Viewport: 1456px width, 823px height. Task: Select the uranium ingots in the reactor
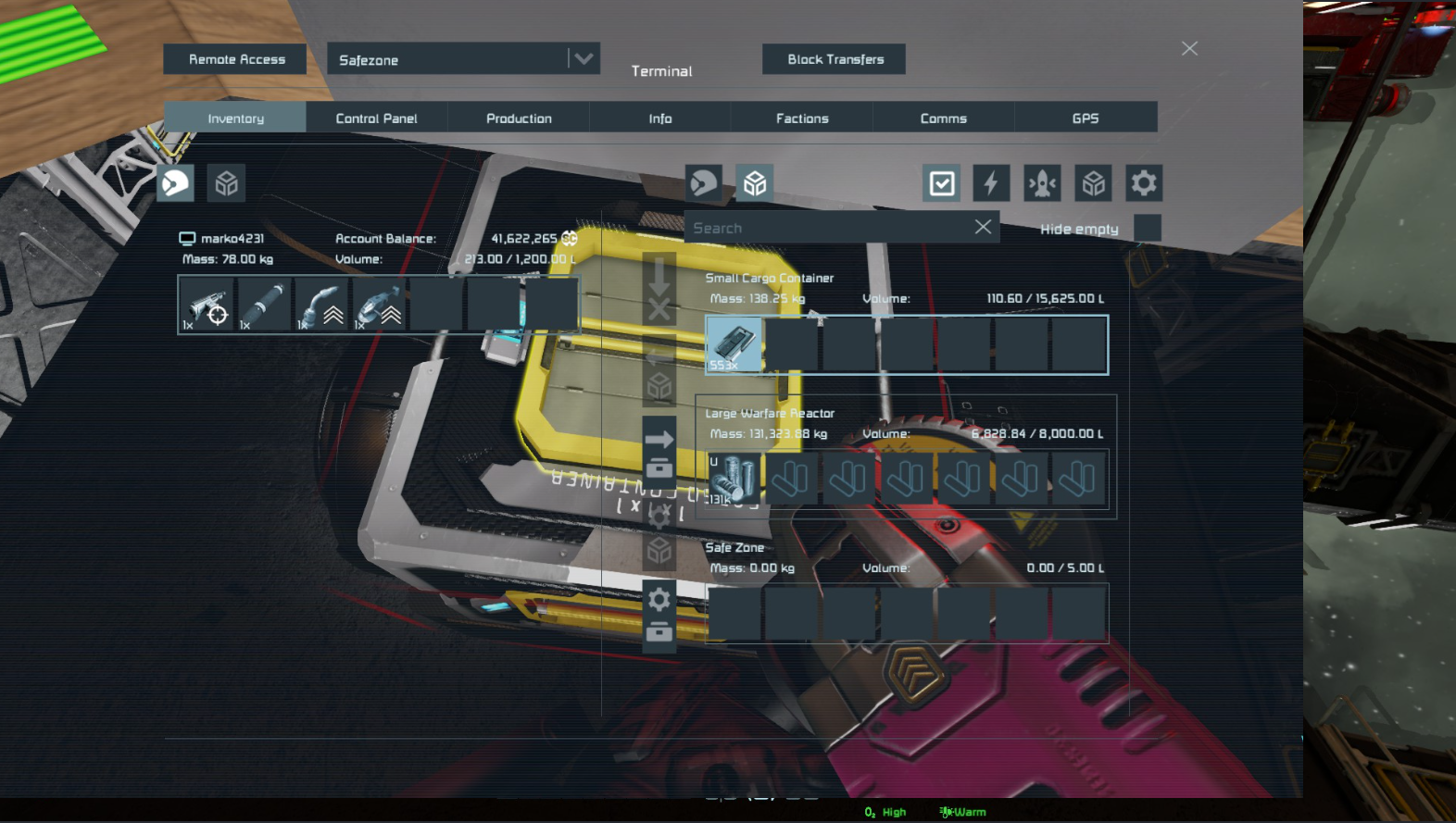click(x=734, y=480)
